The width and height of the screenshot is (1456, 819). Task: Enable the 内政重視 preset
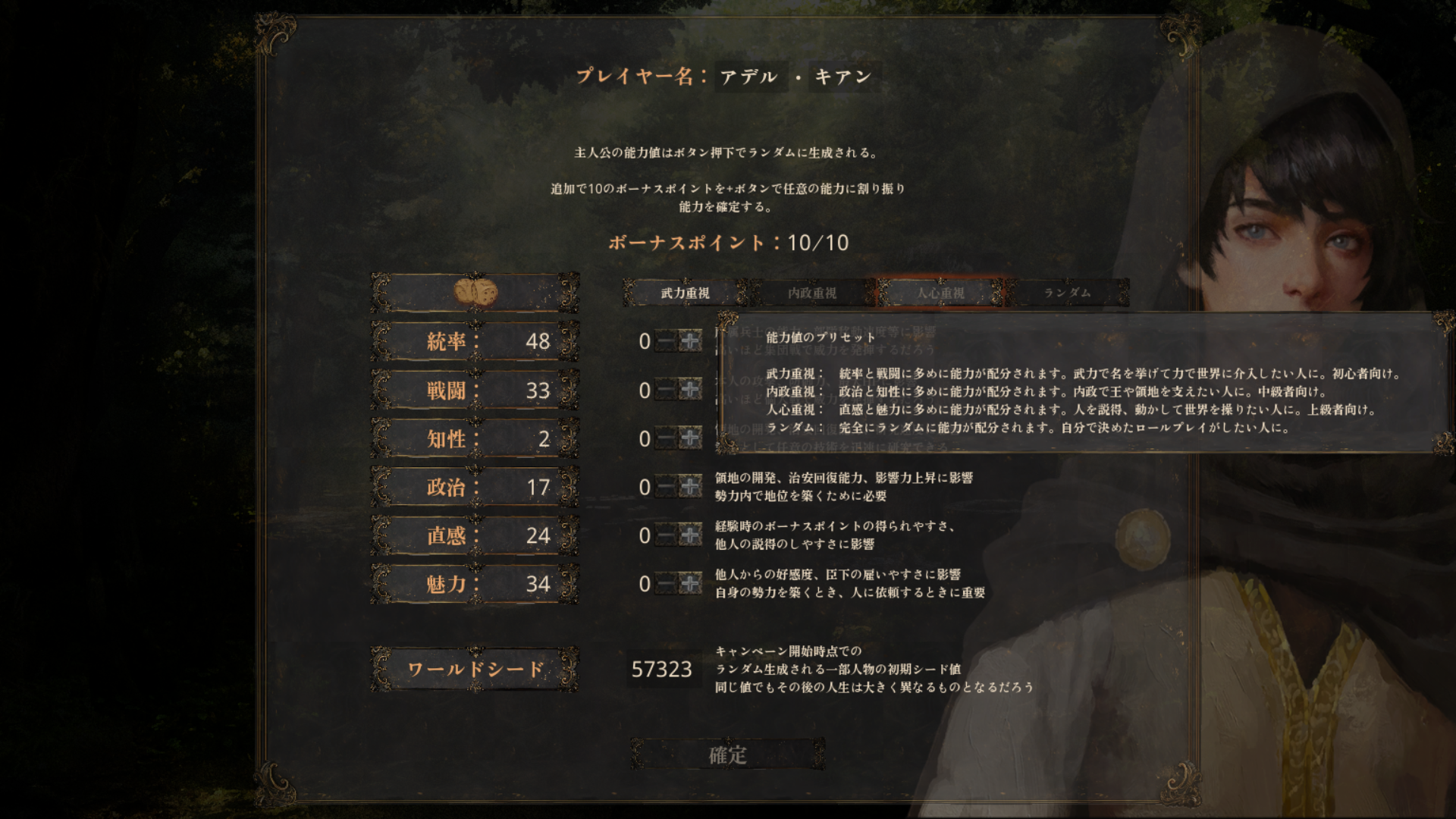coord(811,293)
